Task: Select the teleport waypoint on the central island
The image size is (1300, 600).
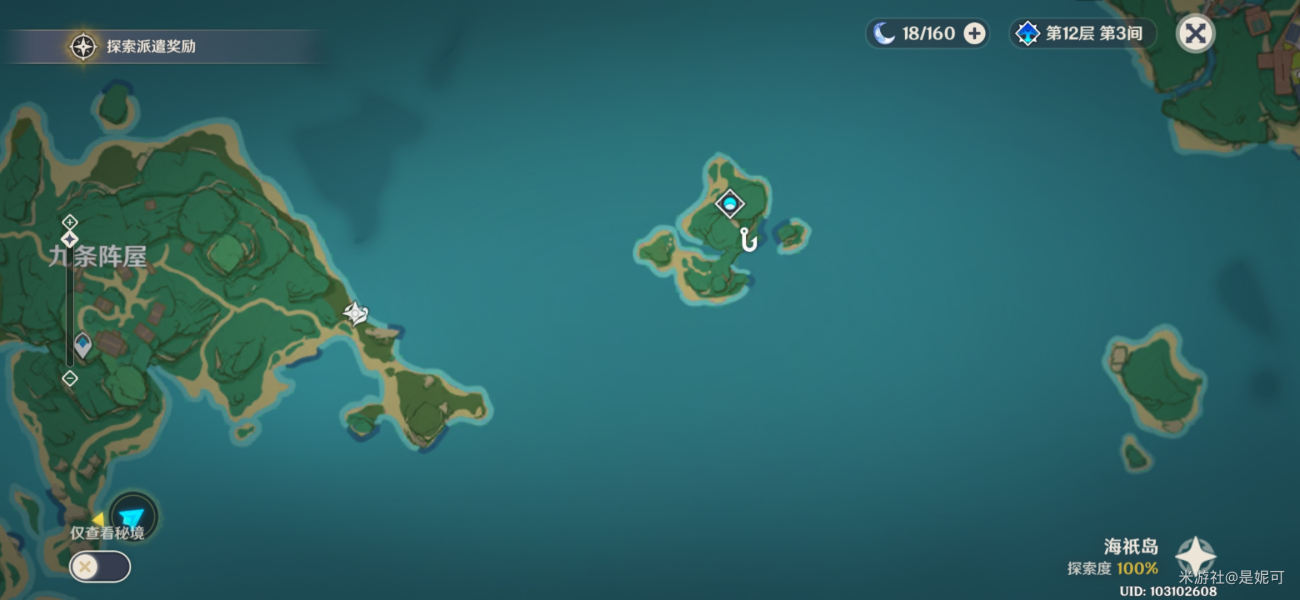Action: [x=730, y=204]
